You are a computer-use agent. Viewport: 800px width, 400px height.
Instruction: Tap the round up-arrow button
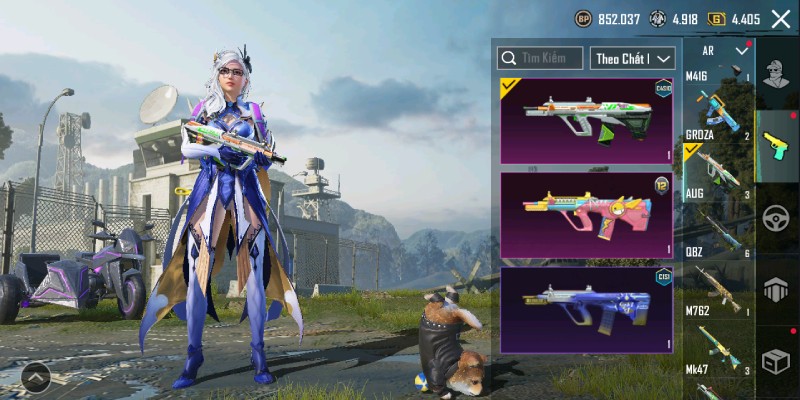35,378
